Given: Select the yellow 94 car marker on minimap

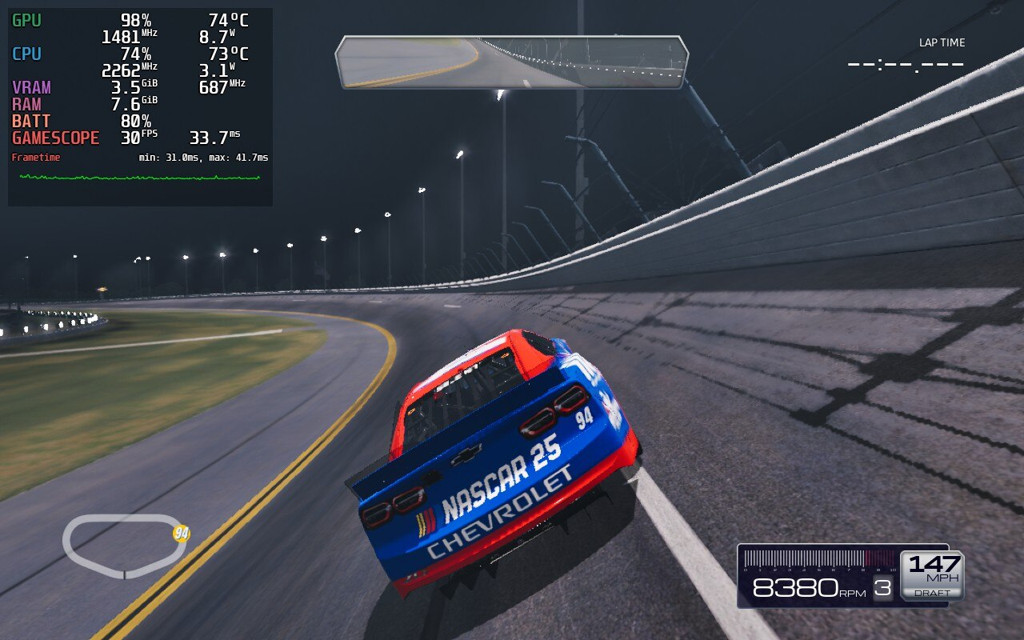Looking at the screenshot, I should click(x=181, y=533).
